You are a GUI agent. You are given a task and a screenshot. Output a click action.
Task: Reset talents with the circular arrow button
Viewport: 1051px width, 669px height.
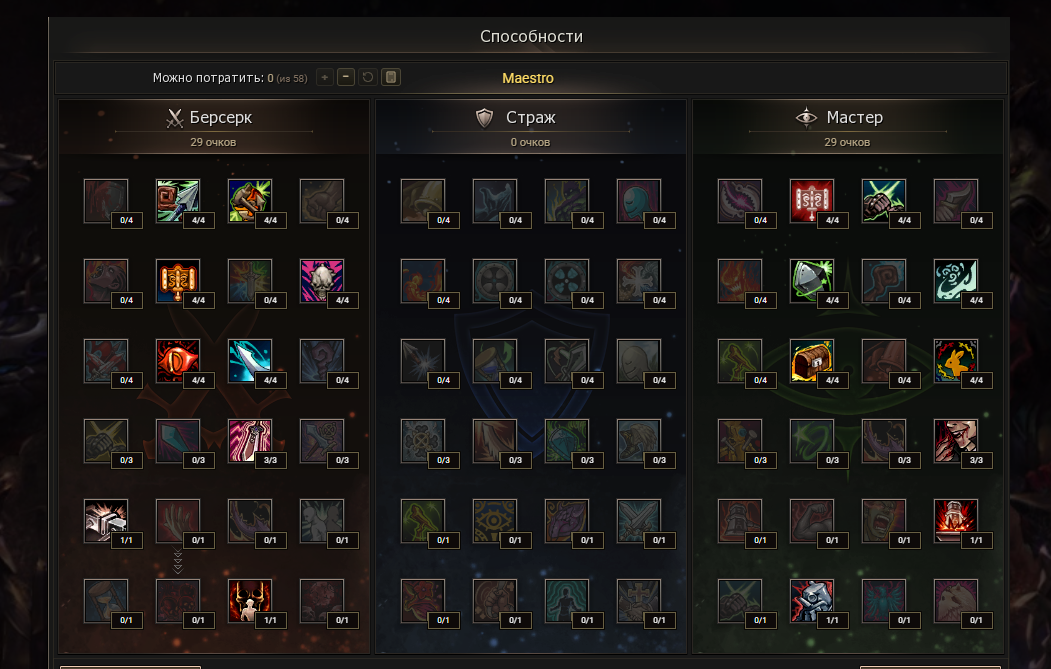[368, 77]
